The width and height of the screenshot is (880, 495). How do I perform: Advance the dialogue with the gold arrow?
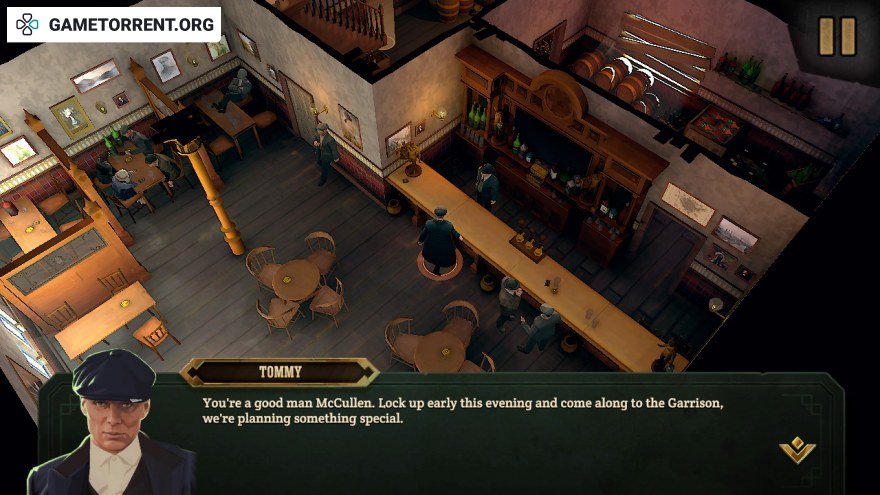[x=797, y=450]
